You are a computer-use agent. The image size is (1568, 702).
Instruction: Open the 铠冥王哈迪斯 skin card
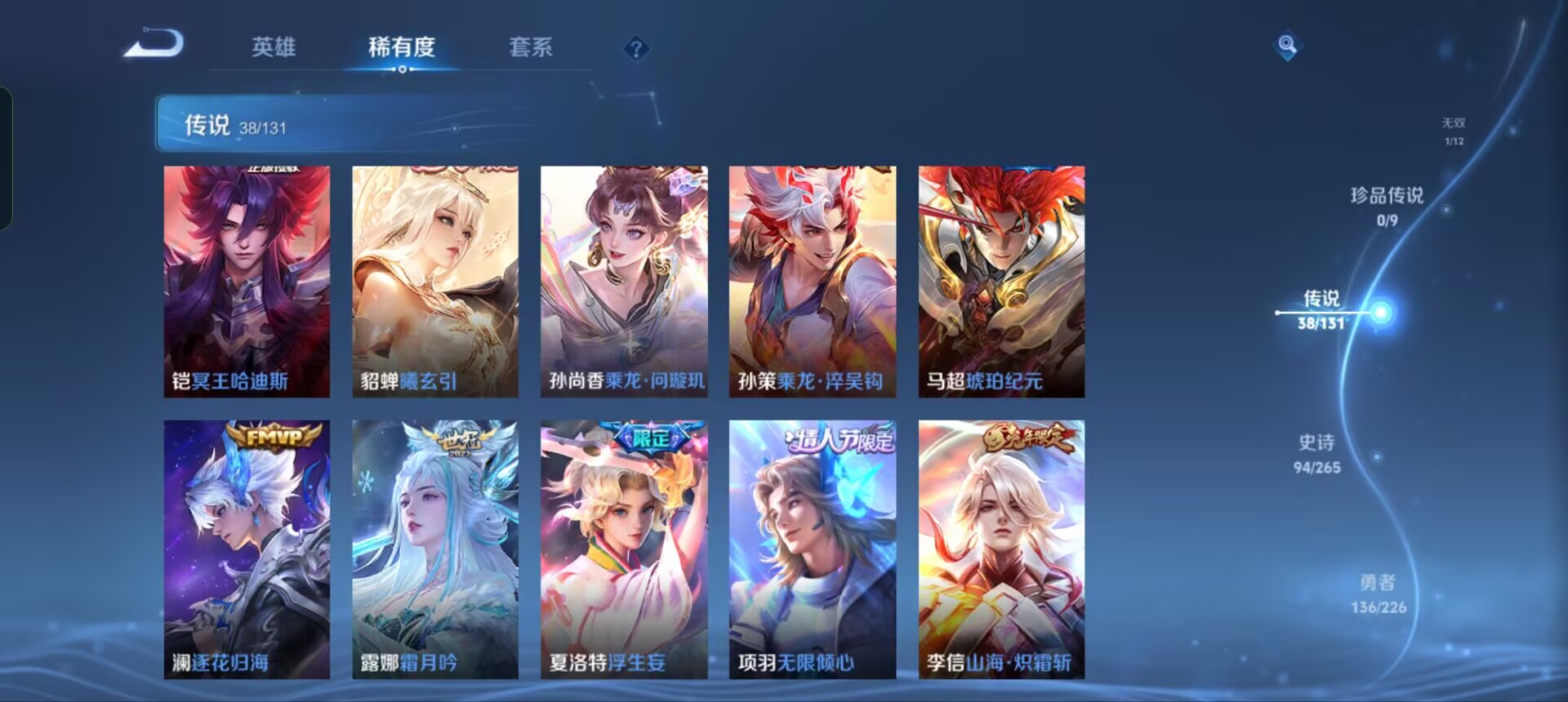[x=245, y=282]
